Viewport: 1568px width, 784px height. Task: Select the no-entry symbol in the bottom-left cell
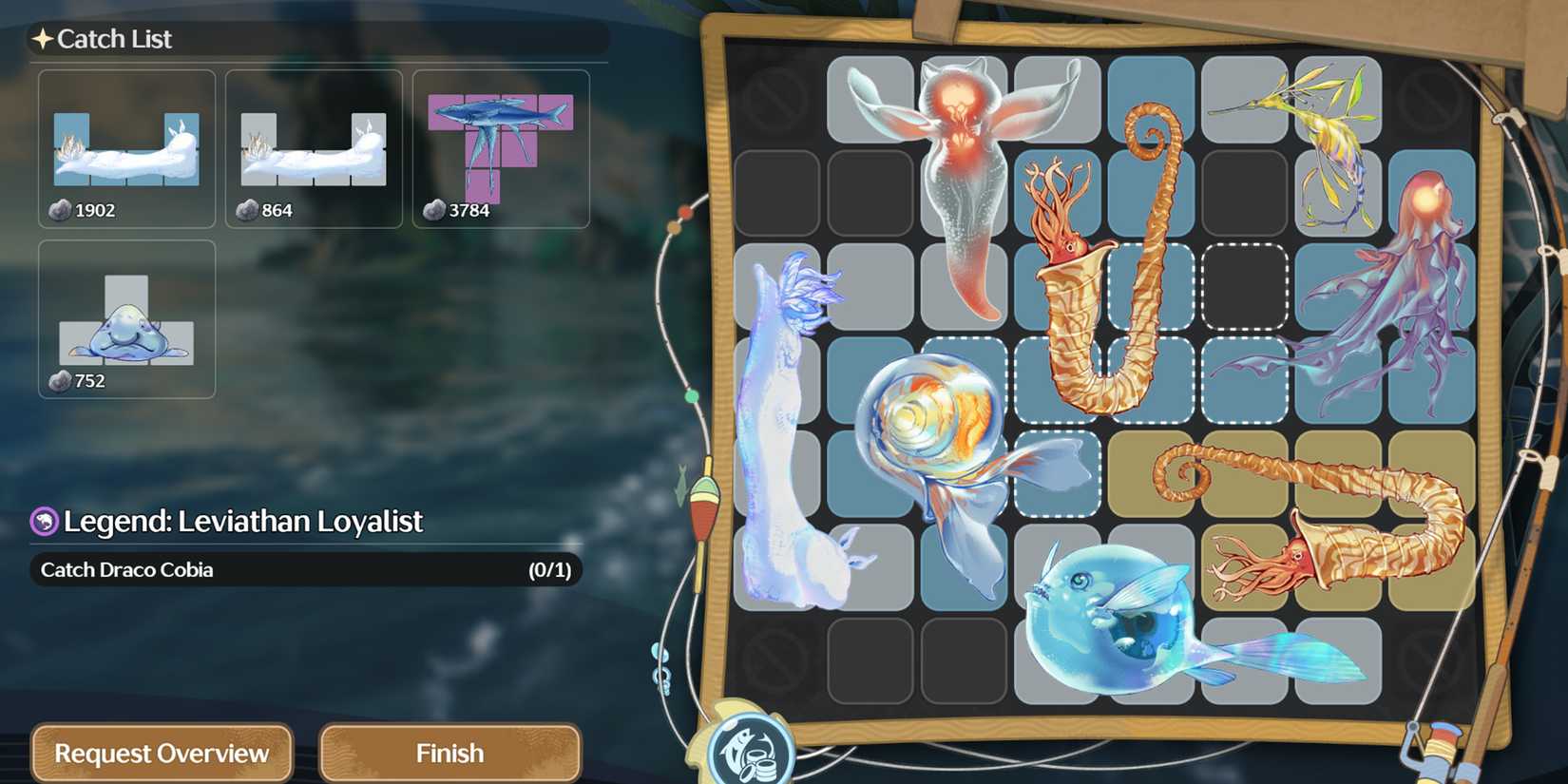[776, 662]
